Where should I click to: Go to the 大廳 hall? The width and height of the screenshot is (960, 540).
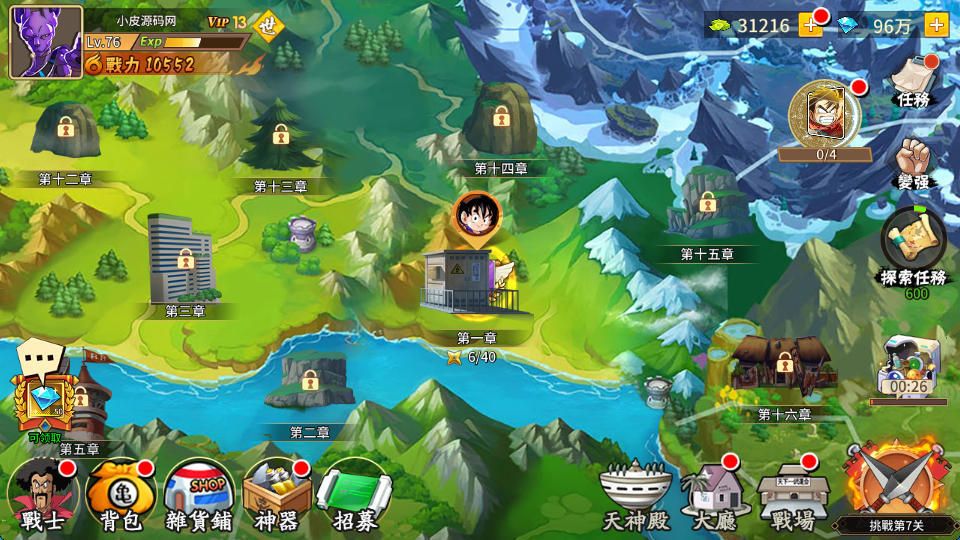(x=714, y=496)
